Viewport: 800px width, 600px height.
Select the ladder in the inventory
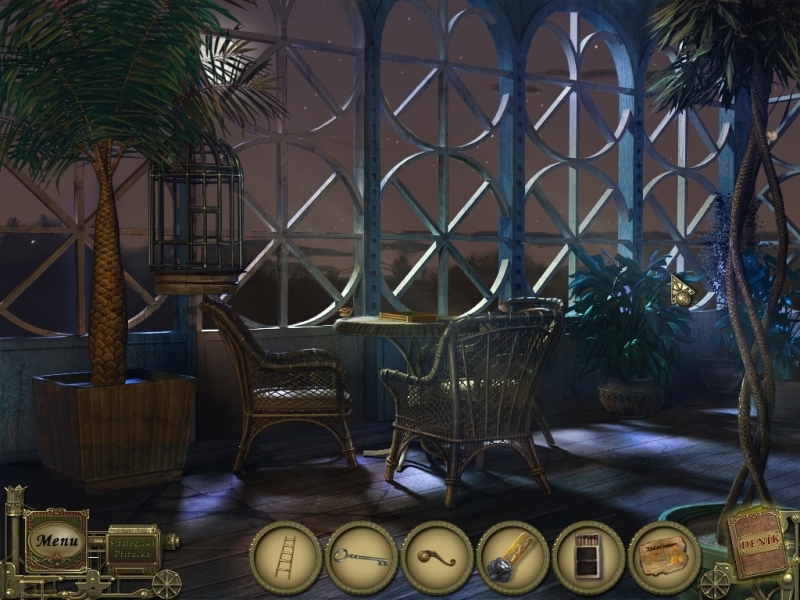285,558
